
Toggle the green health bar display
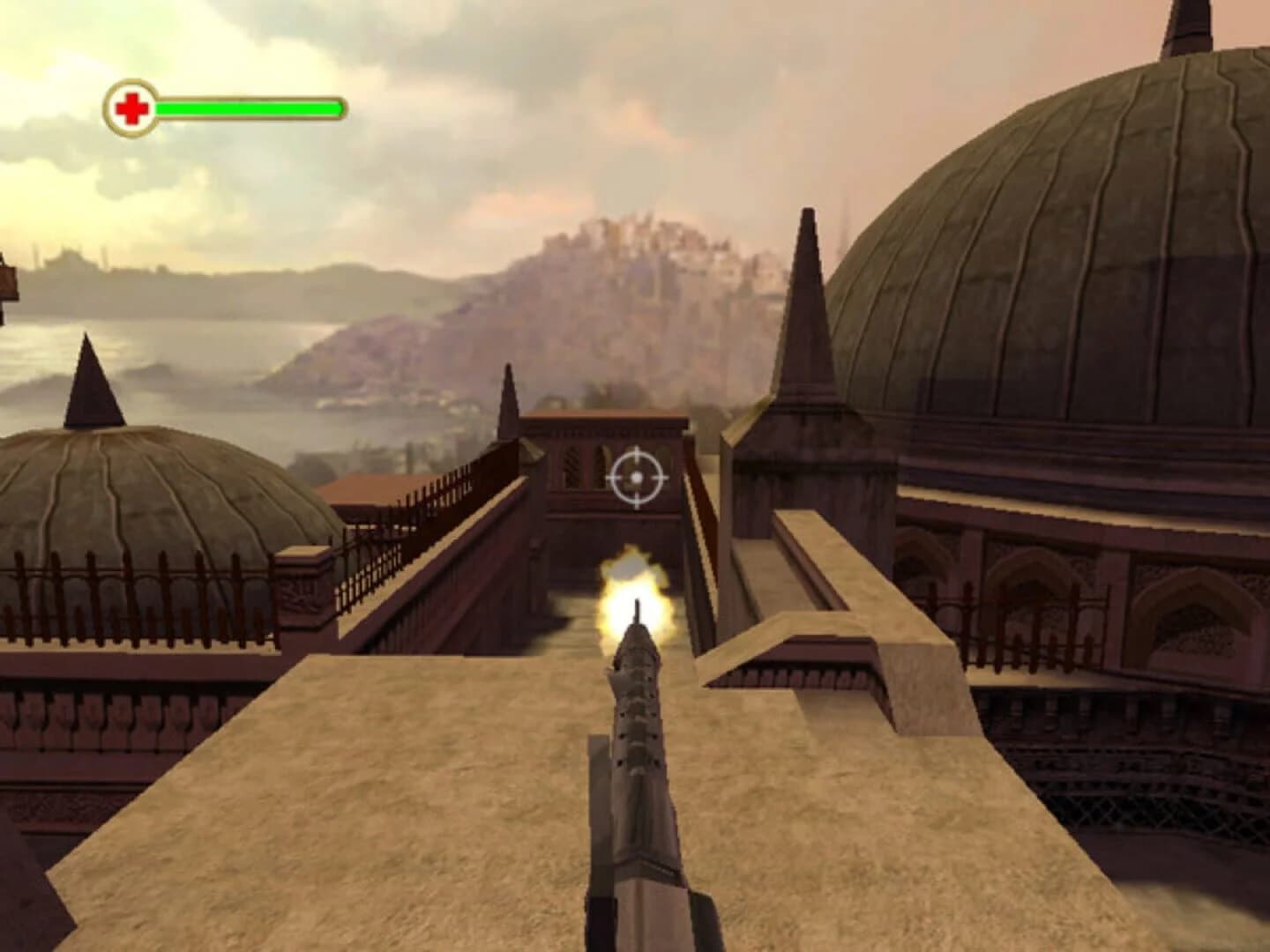(247, 108)
